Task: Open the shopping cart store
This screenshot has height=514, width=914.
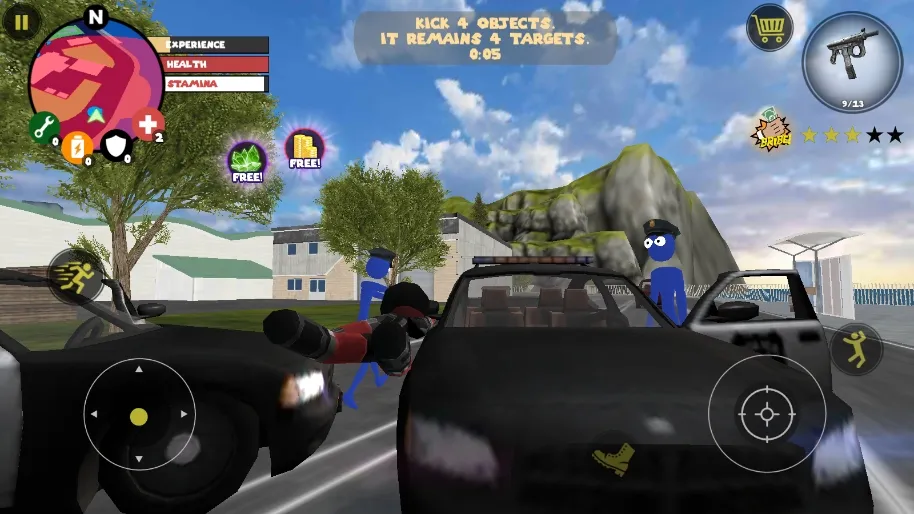Action: click(x=769, y=28)
